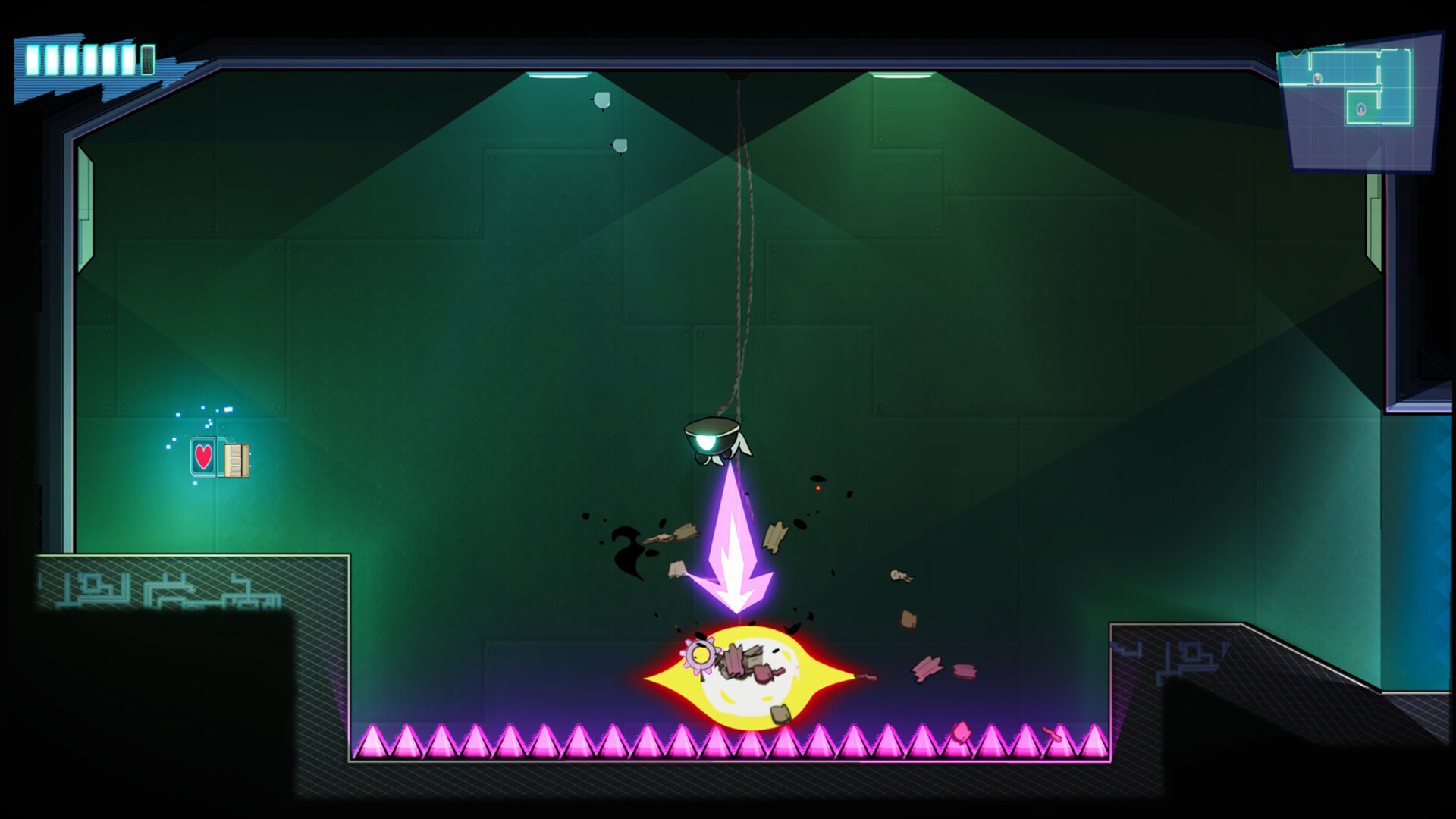
Task: Click the first filled health bar segment
Action: pos(33,60)
